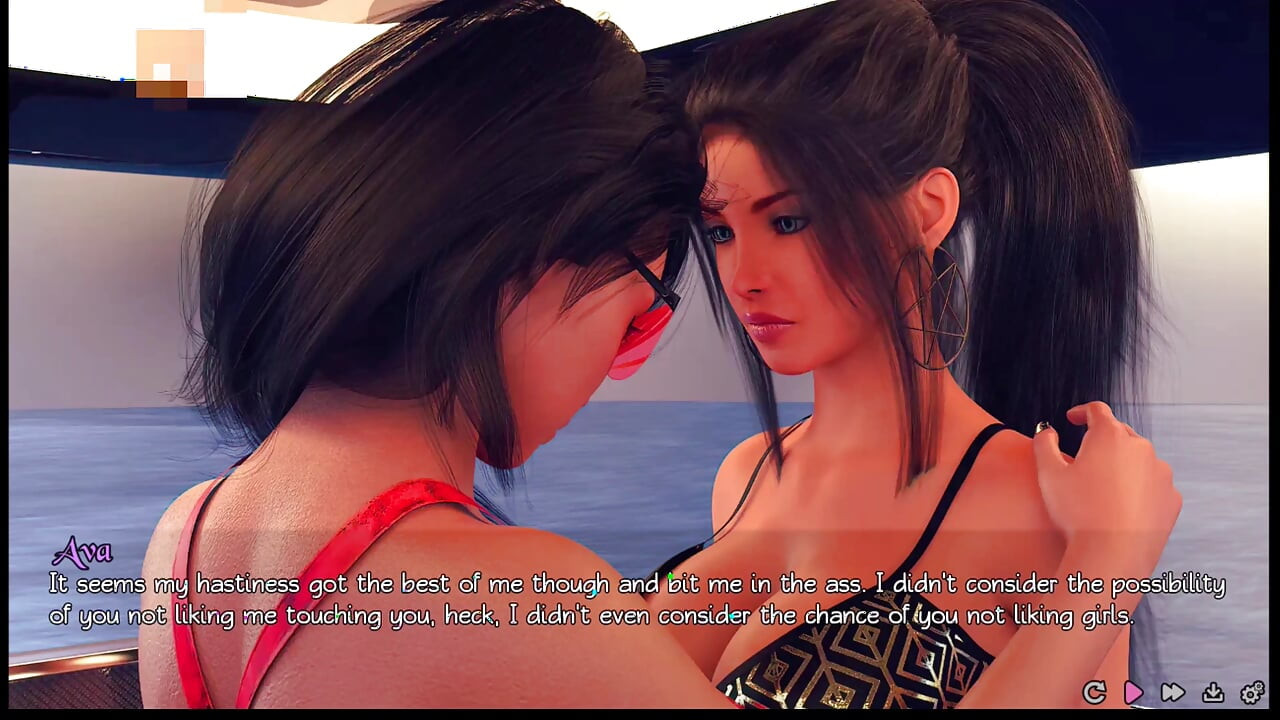This screenshot has width=1280, height=720.
Task: Click the Ava name label
Action: click(x=84, y=551)
